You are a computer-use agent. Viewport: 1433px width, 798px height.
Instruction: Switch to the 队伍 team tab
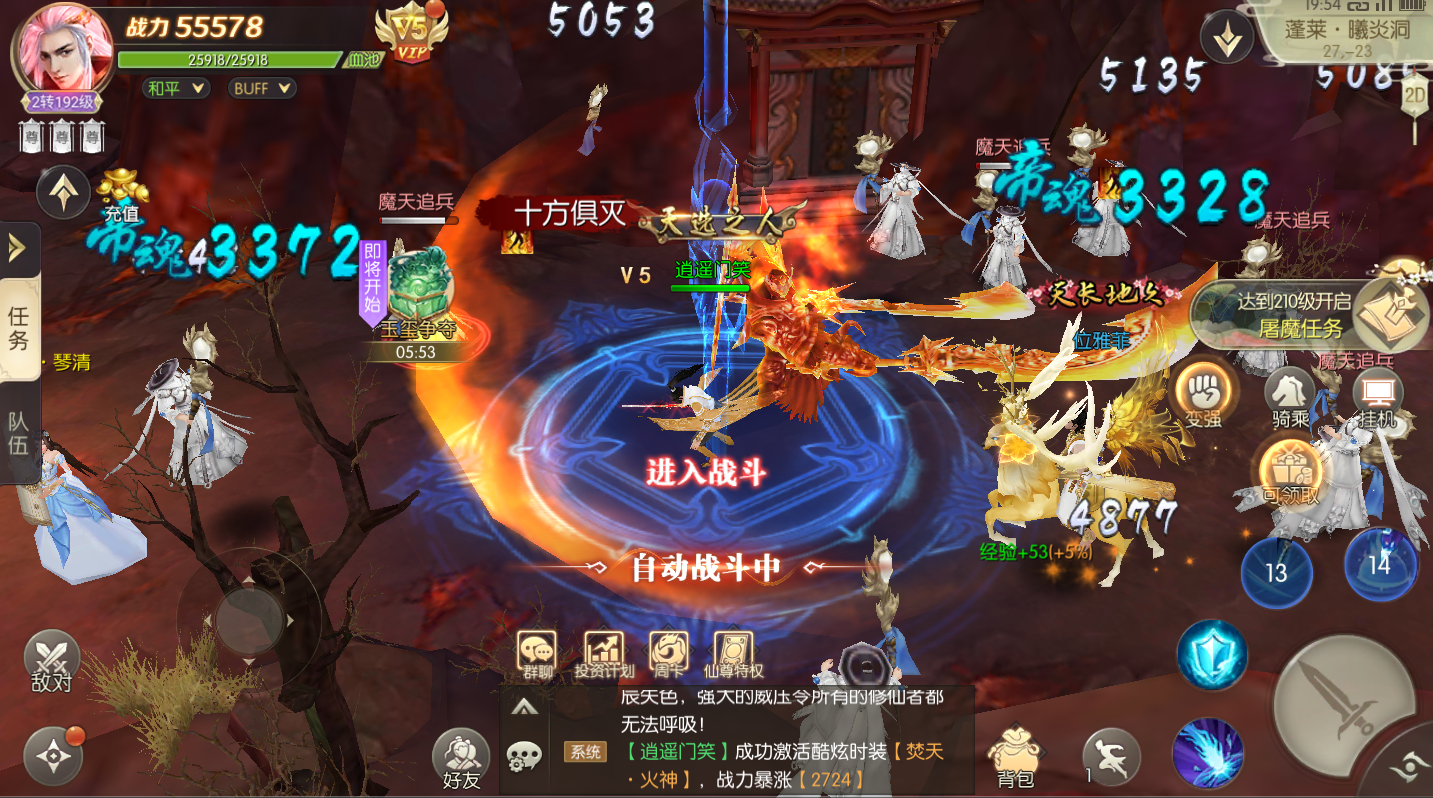point(20,432)
